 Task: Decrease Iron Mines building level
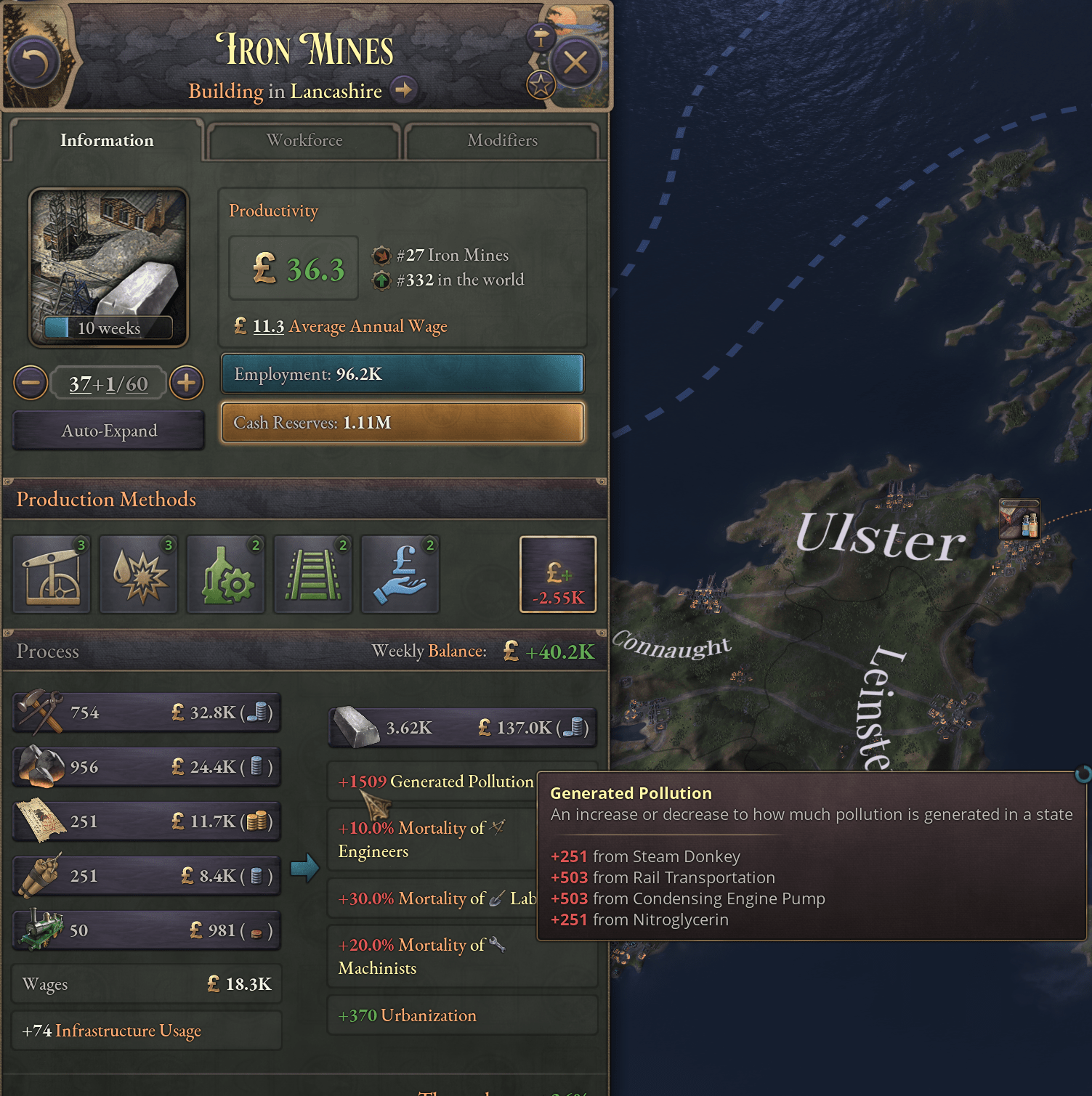coord(31,383)
